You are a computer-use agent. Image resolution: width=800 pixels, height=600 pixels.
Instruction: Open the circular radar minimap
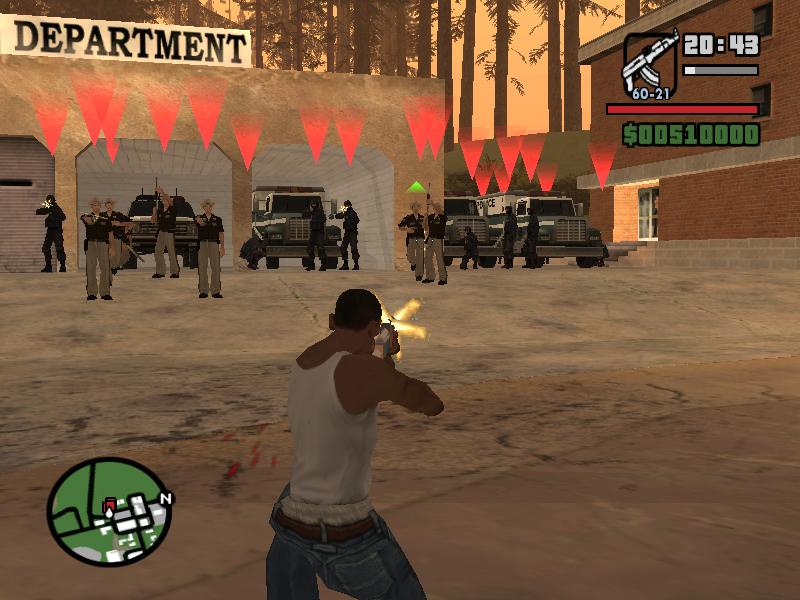click(x=108, y=512)
